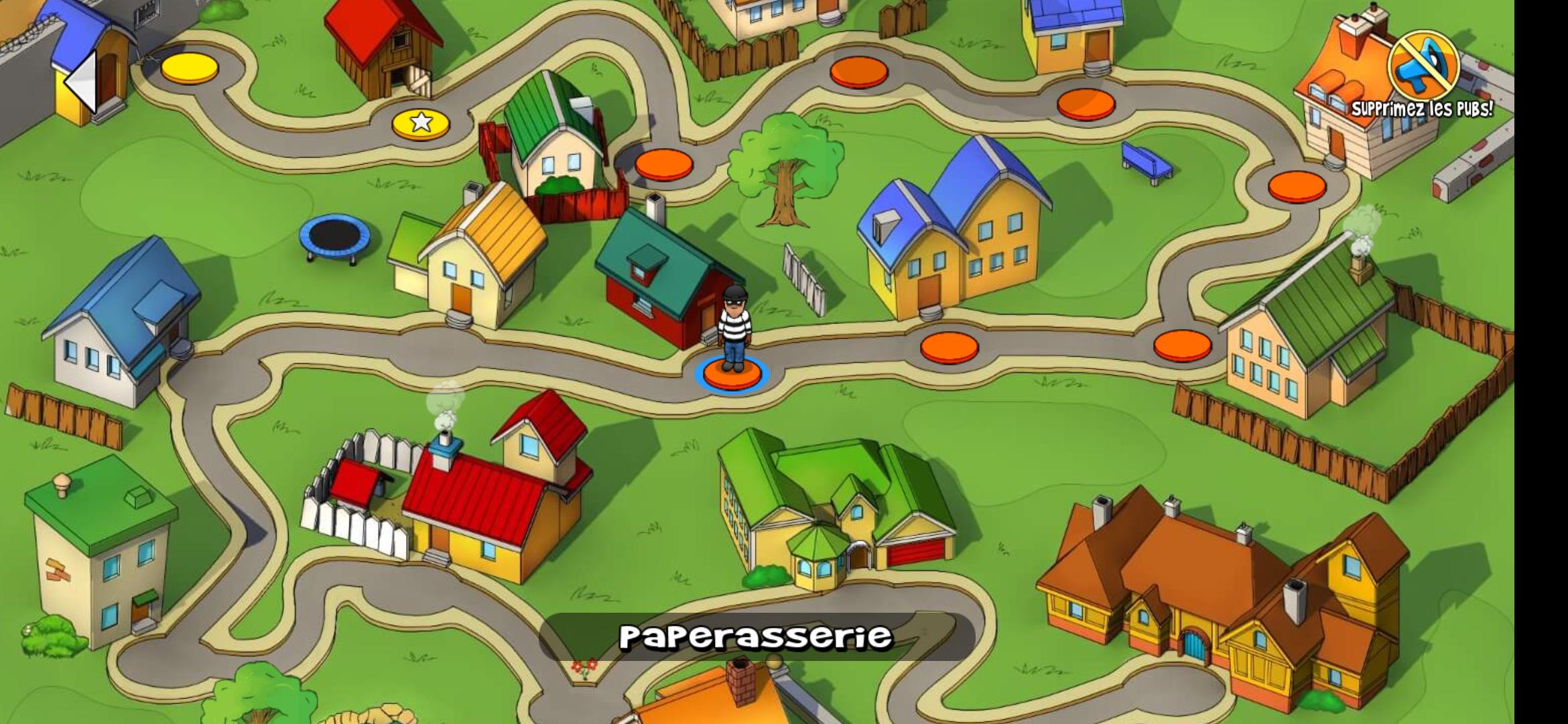The image size is (1568, 724).
Task: Tap the orange level circle near the top-right house
Action: pyautogui.click(x=1086, y=104)
